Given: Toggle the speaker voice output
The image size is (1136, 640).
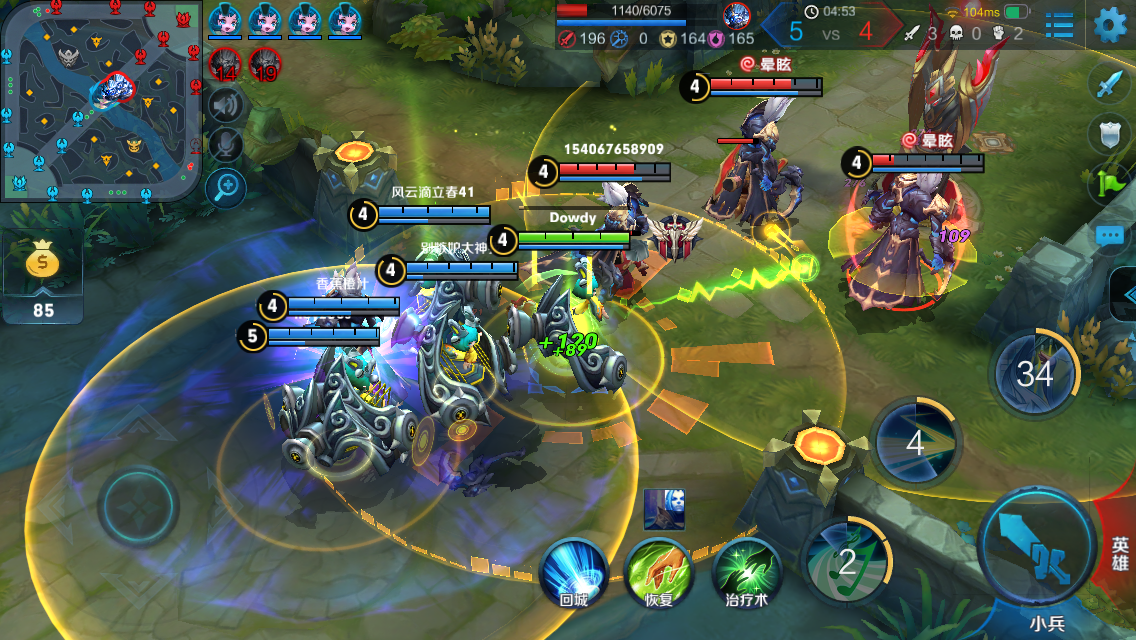Looking at the screenshot, I should pos(227,105).
